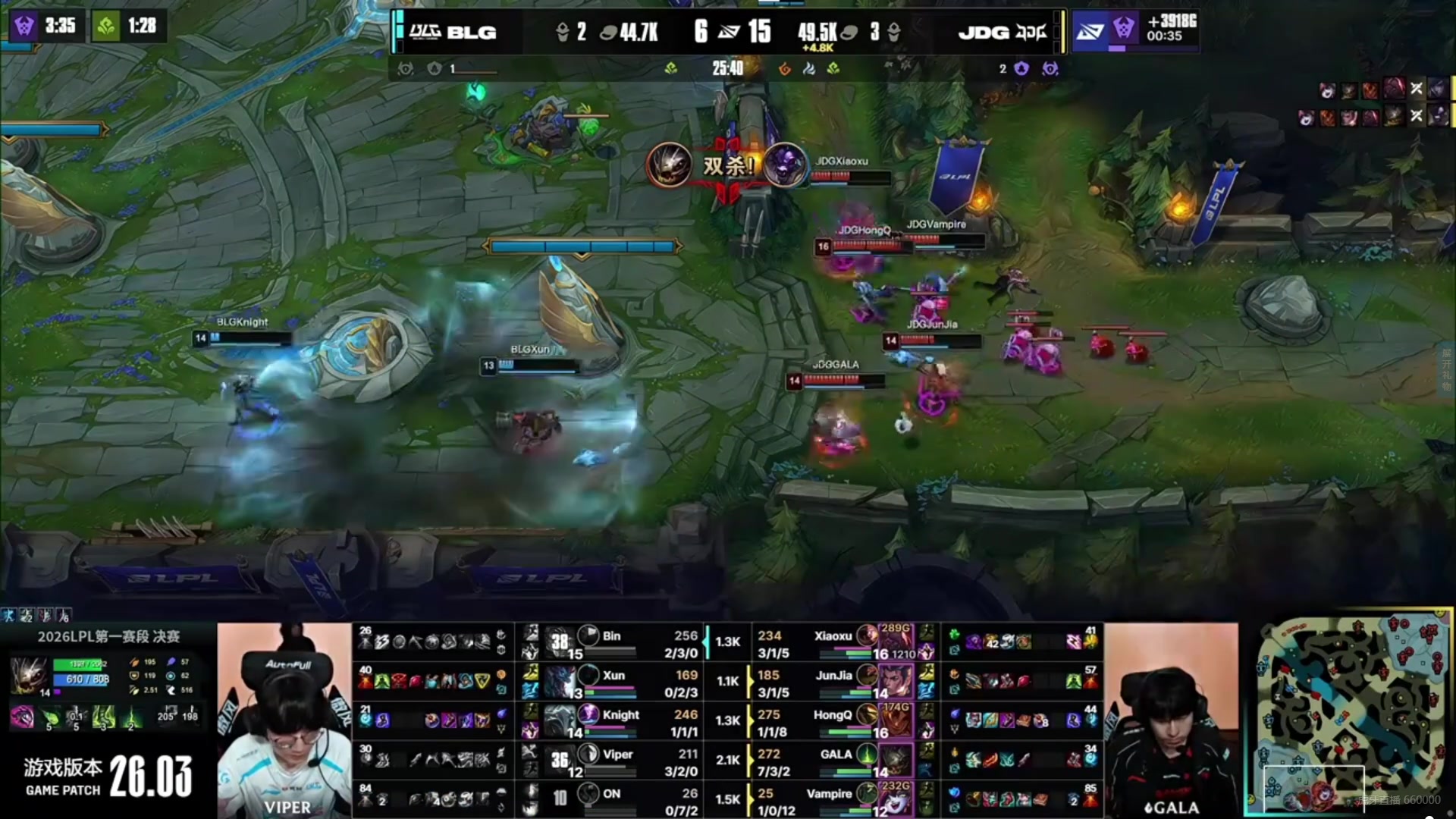Select the pink passive ability icon

pos(23,717)
